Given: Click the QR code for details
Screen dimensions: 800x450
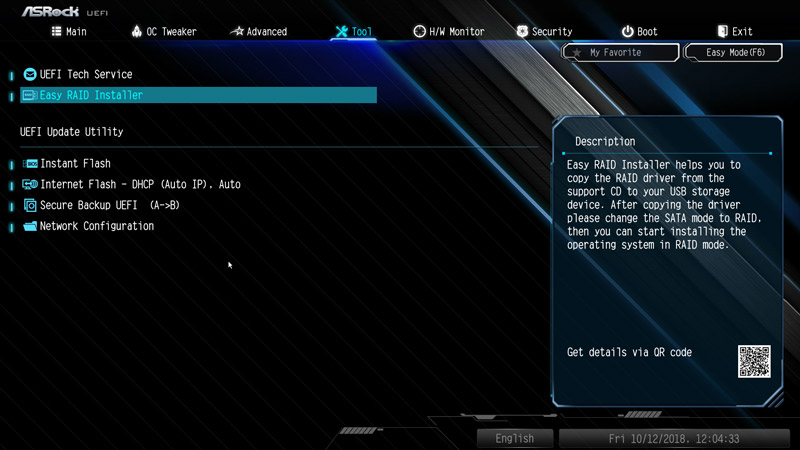Looking at the screenshot, I should coord(754,361).
